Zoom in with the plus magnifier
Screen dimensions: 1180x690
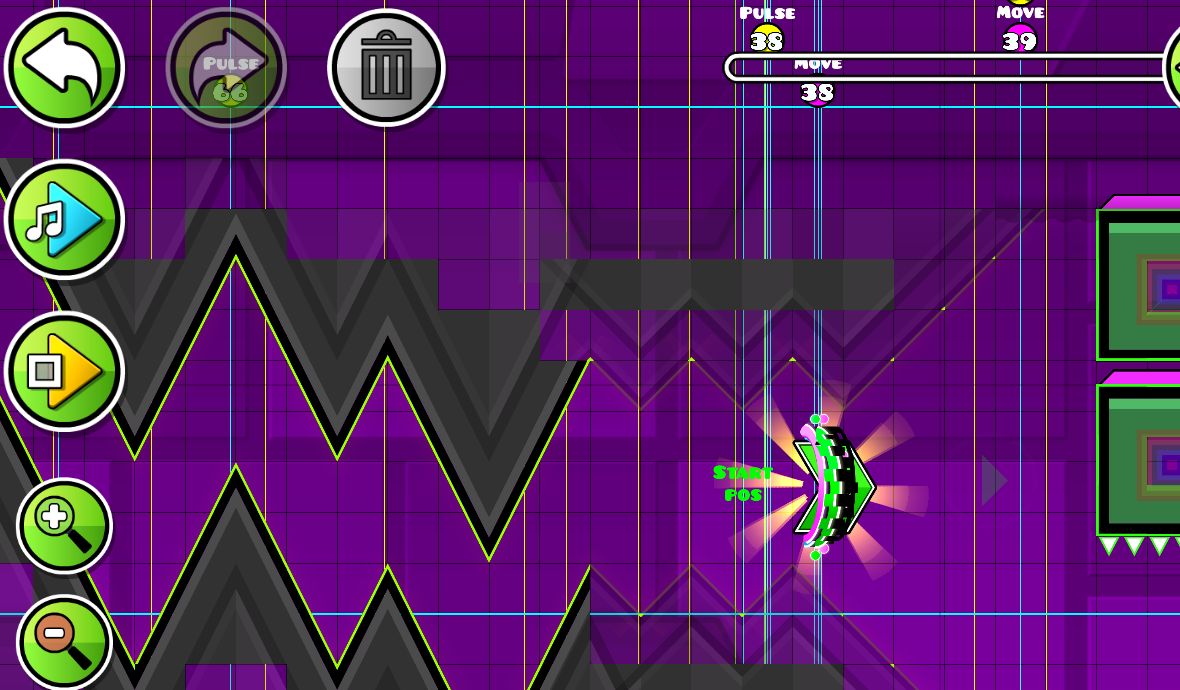pyautogui.click(x=64, y=525)
